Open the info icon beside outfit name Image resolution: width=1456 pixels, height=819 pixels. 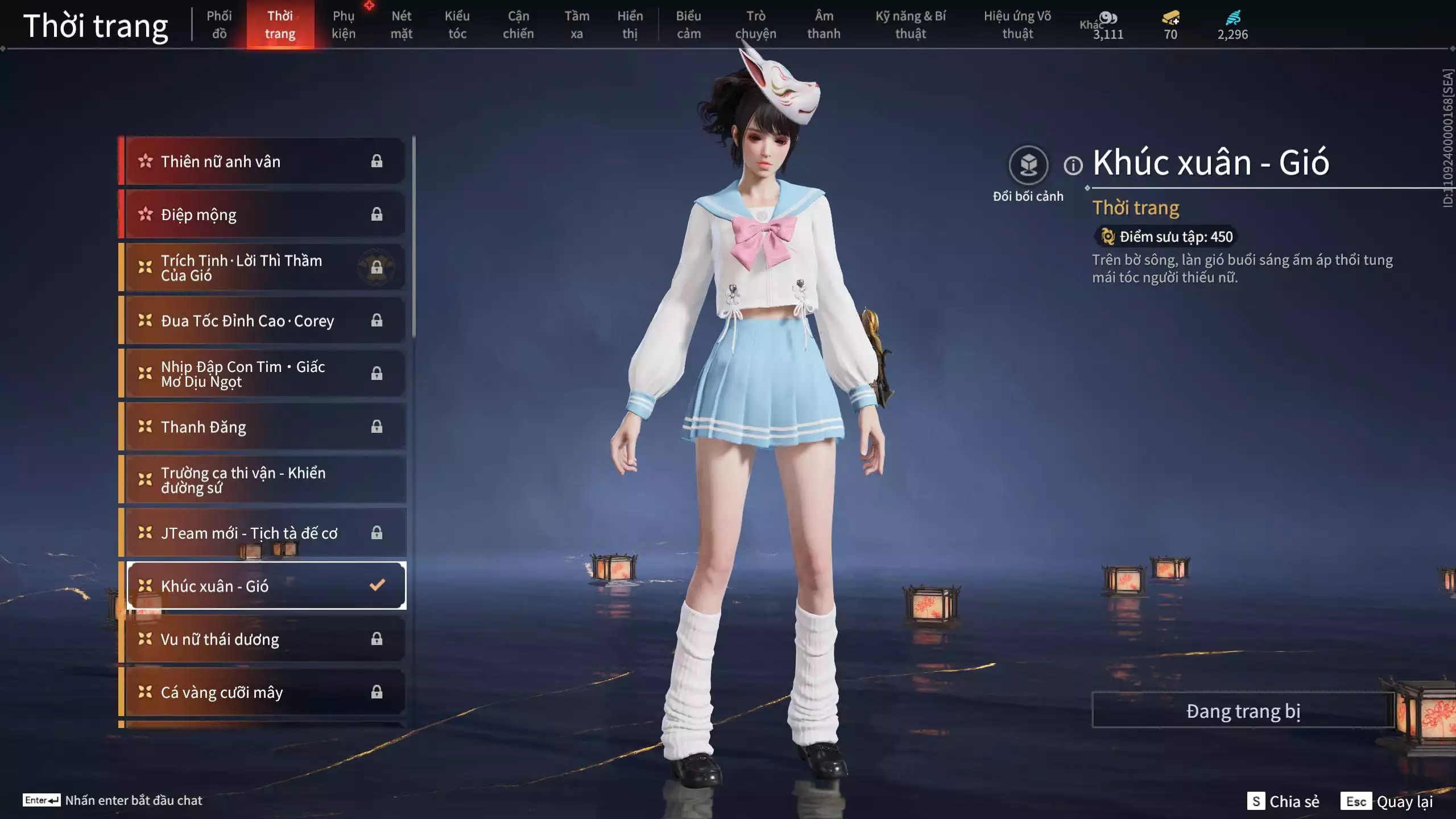(1073, 166)
